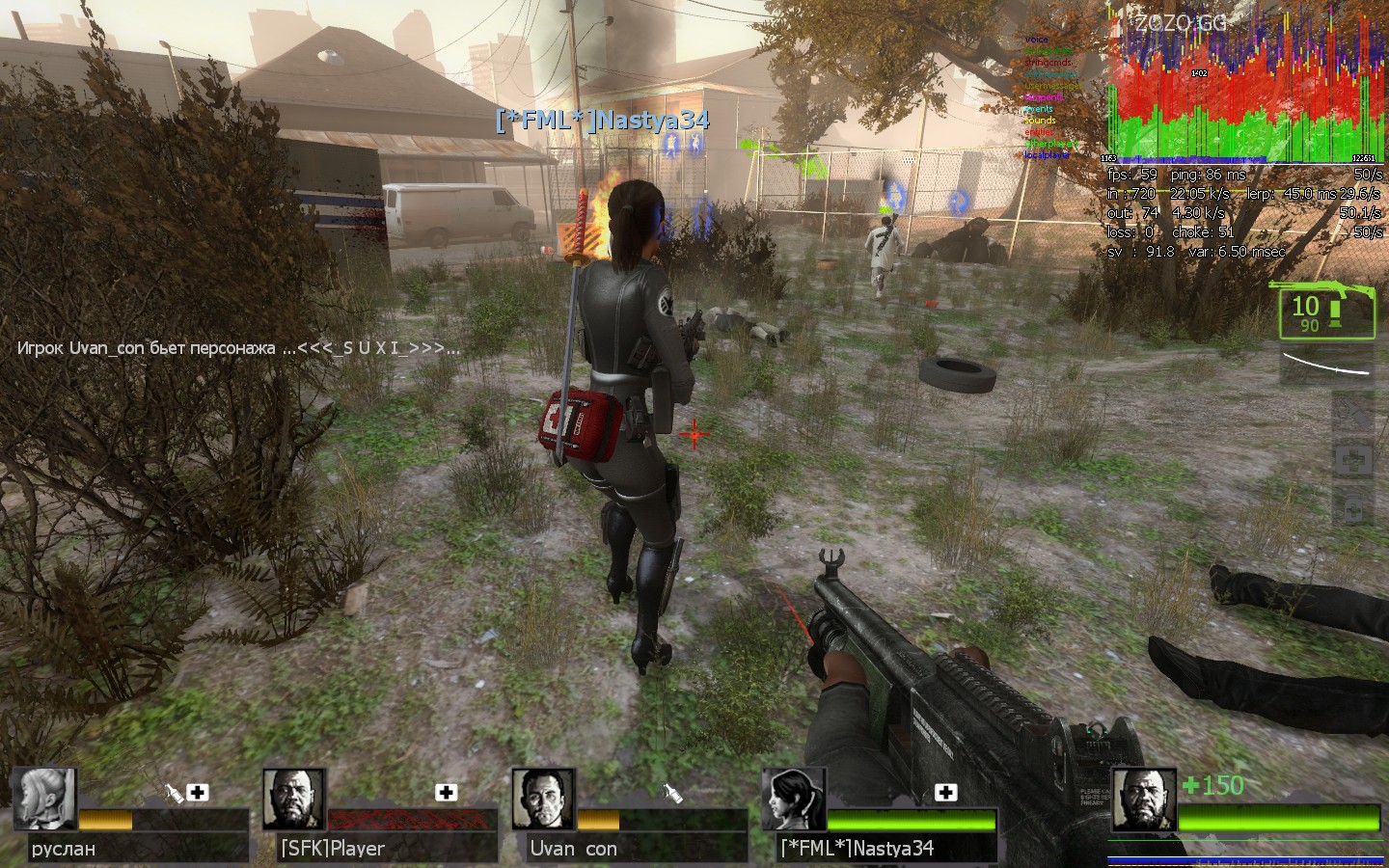Choose the greyed-out first aid kit slot

point(1352,460)
